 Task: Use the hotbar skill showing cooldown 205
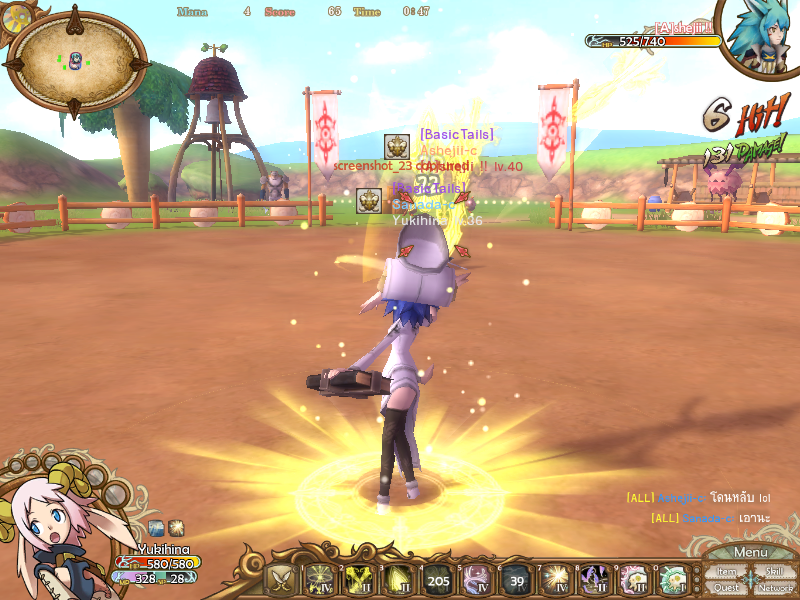pos(437,579)
